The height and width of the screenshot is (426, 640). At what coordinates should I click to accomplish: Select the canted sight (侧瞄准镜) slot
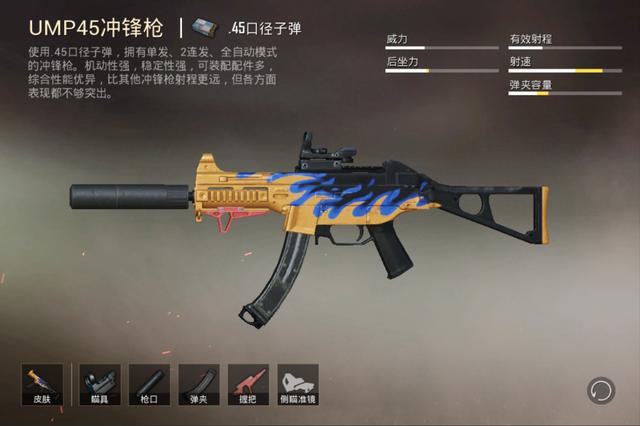click(298, 384)
